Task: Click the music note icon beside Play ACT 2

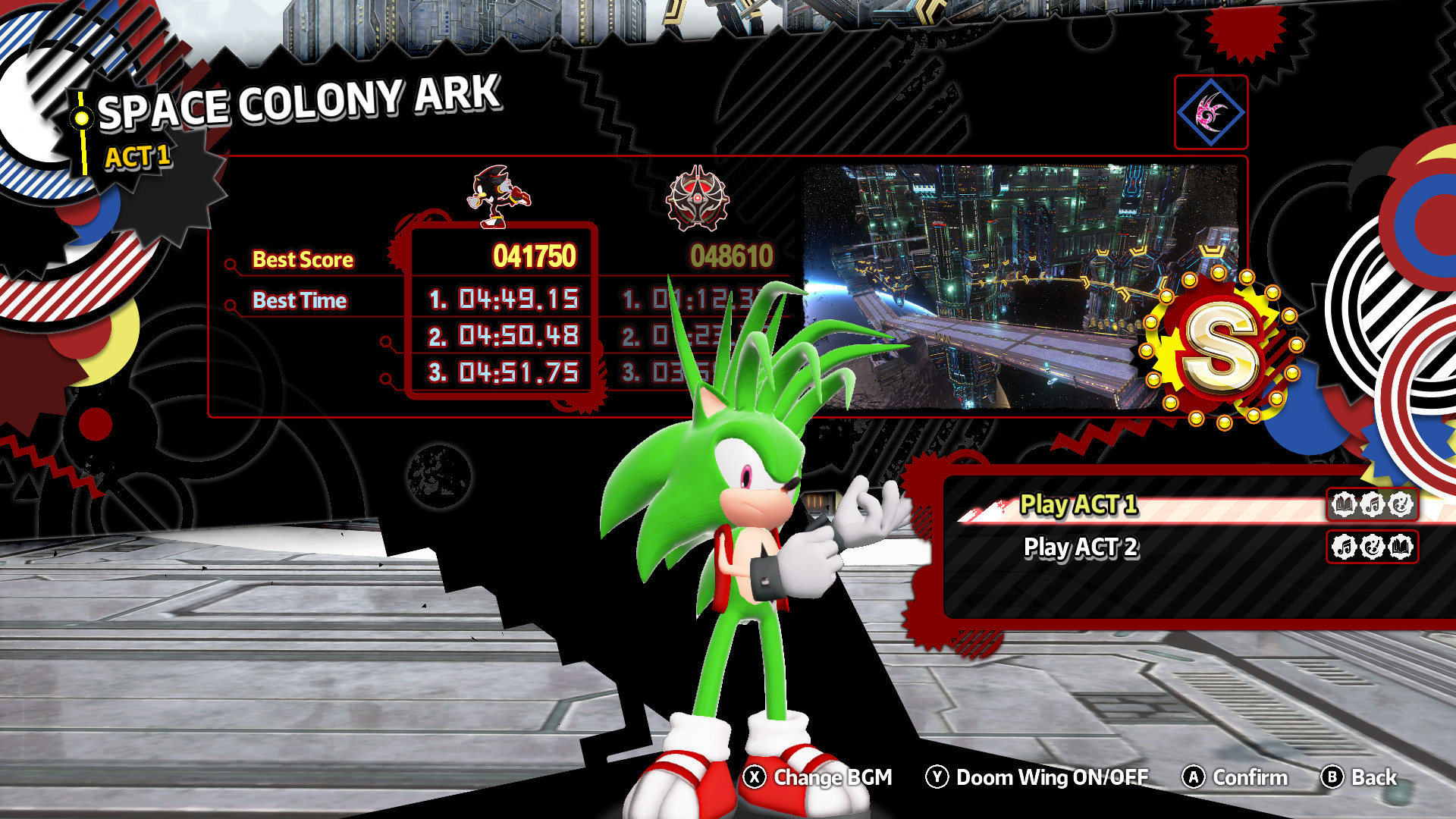Action: 1345,548
